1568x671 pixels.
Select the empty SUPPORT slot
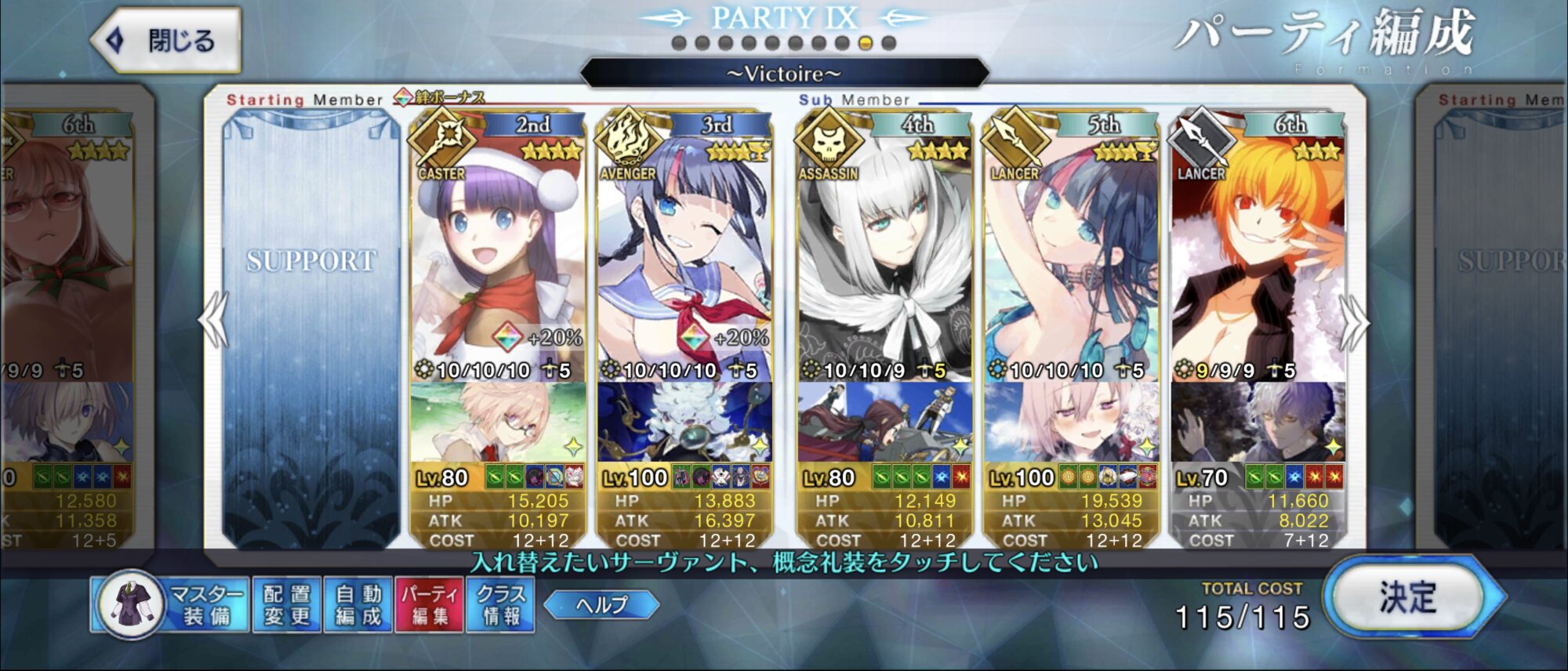pos(311,329)
